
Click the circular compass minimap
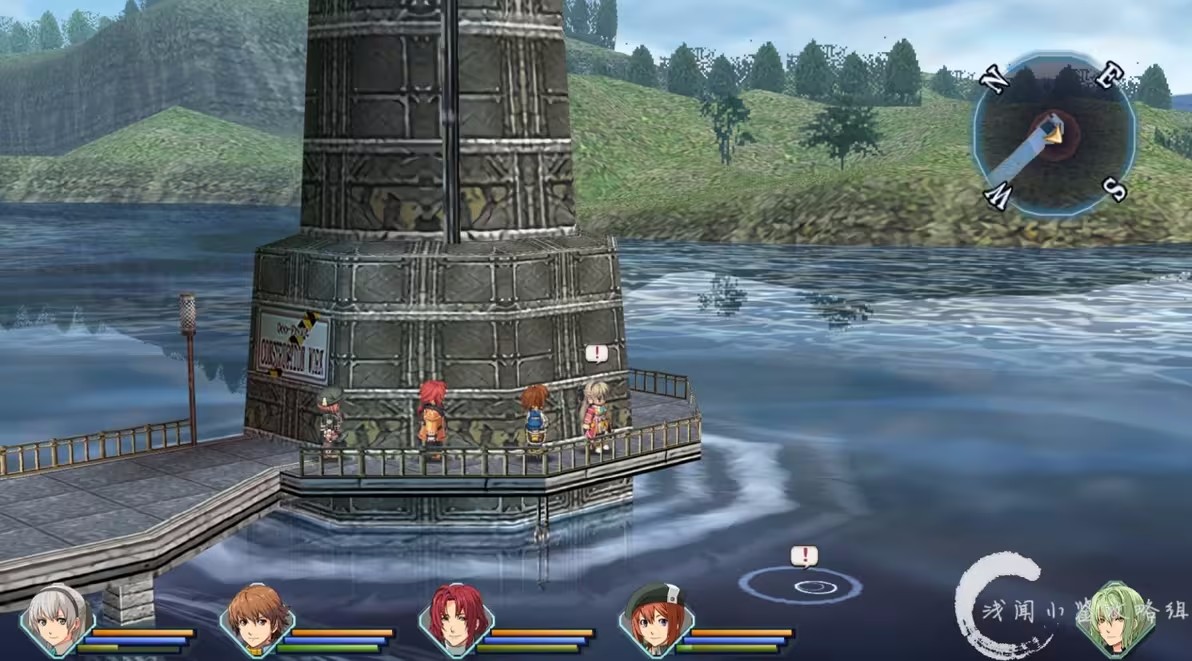(x=1053, y=135)
